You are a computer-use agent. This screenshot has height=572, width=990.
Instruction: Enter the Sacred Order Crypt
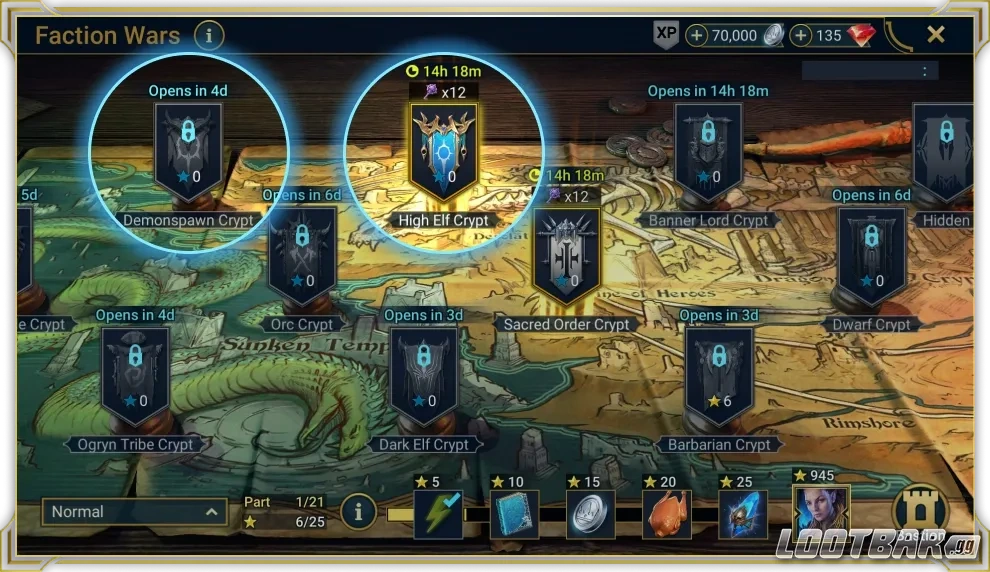[567, 255]
